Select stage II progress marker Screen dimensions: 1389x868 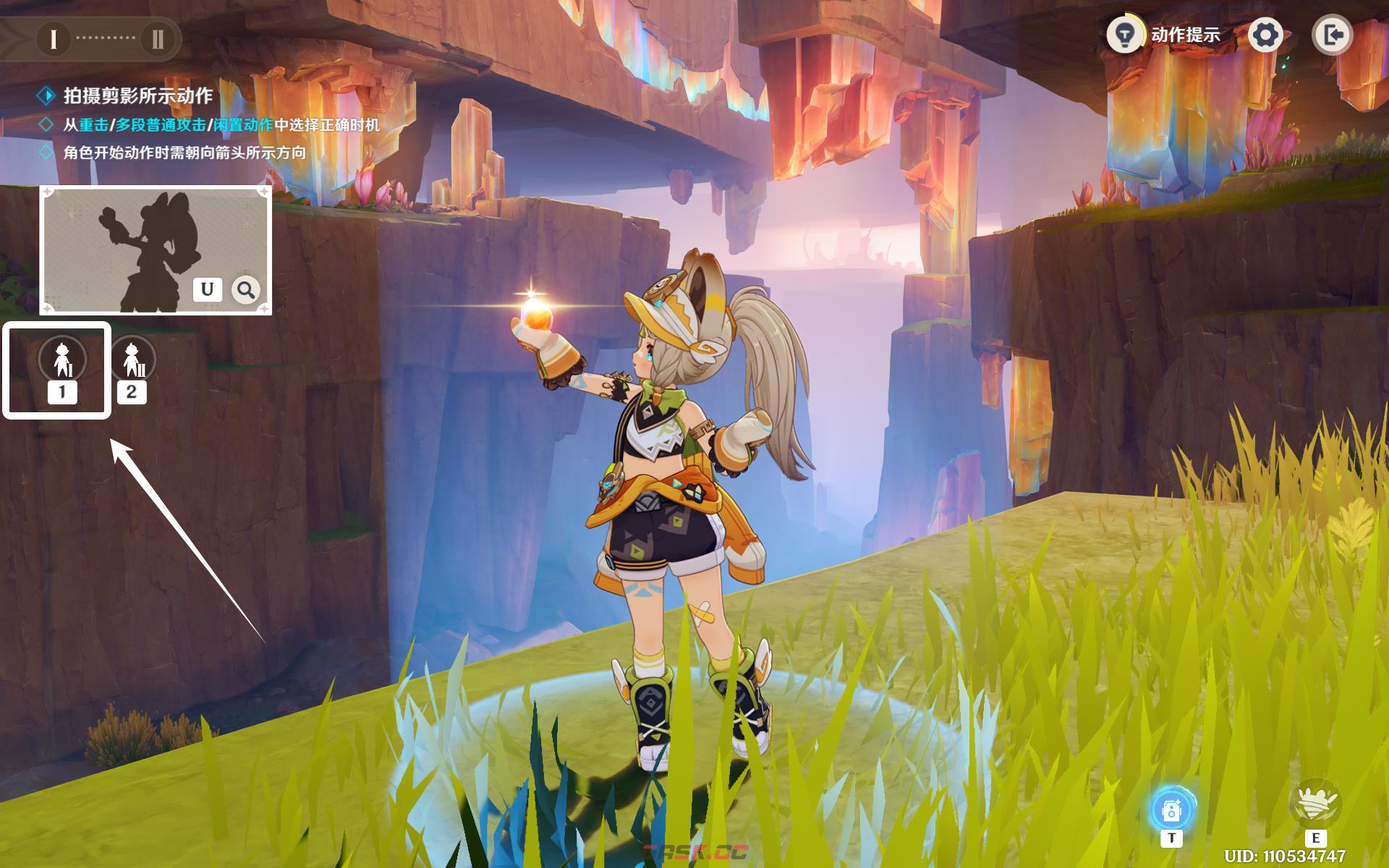click(158, 38)
